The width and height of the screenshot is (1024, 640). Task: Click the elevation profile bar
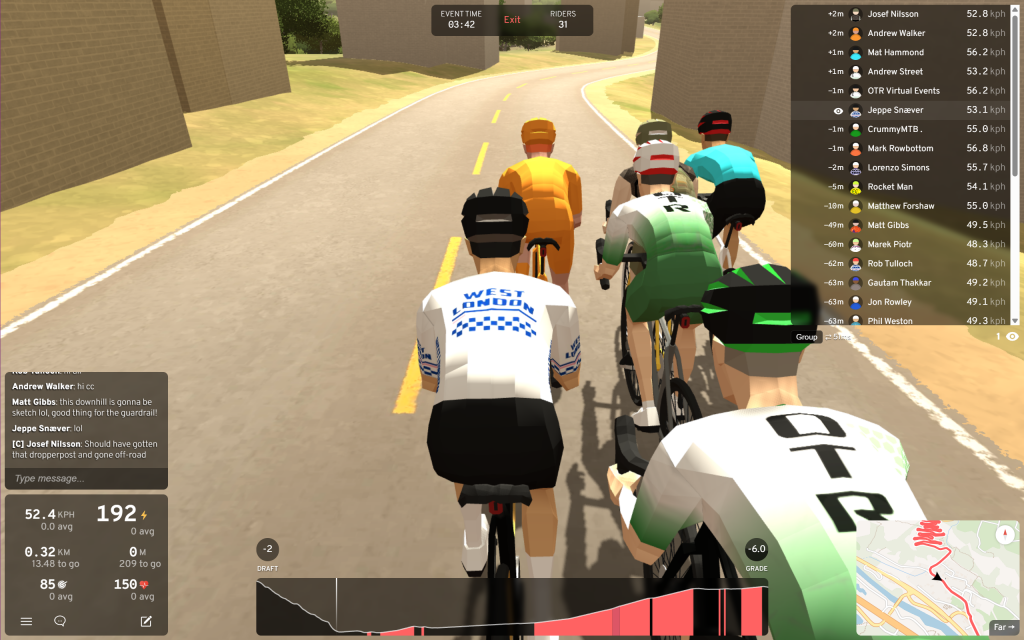(x=512, y=606)
